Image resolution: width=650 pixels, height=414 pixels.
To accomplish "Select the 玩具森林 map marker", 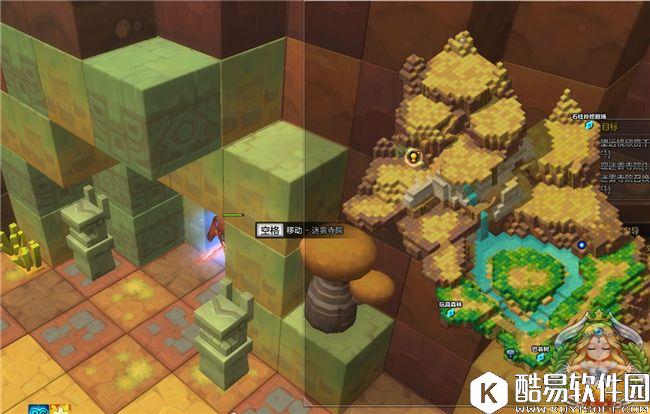I will 450,312.
